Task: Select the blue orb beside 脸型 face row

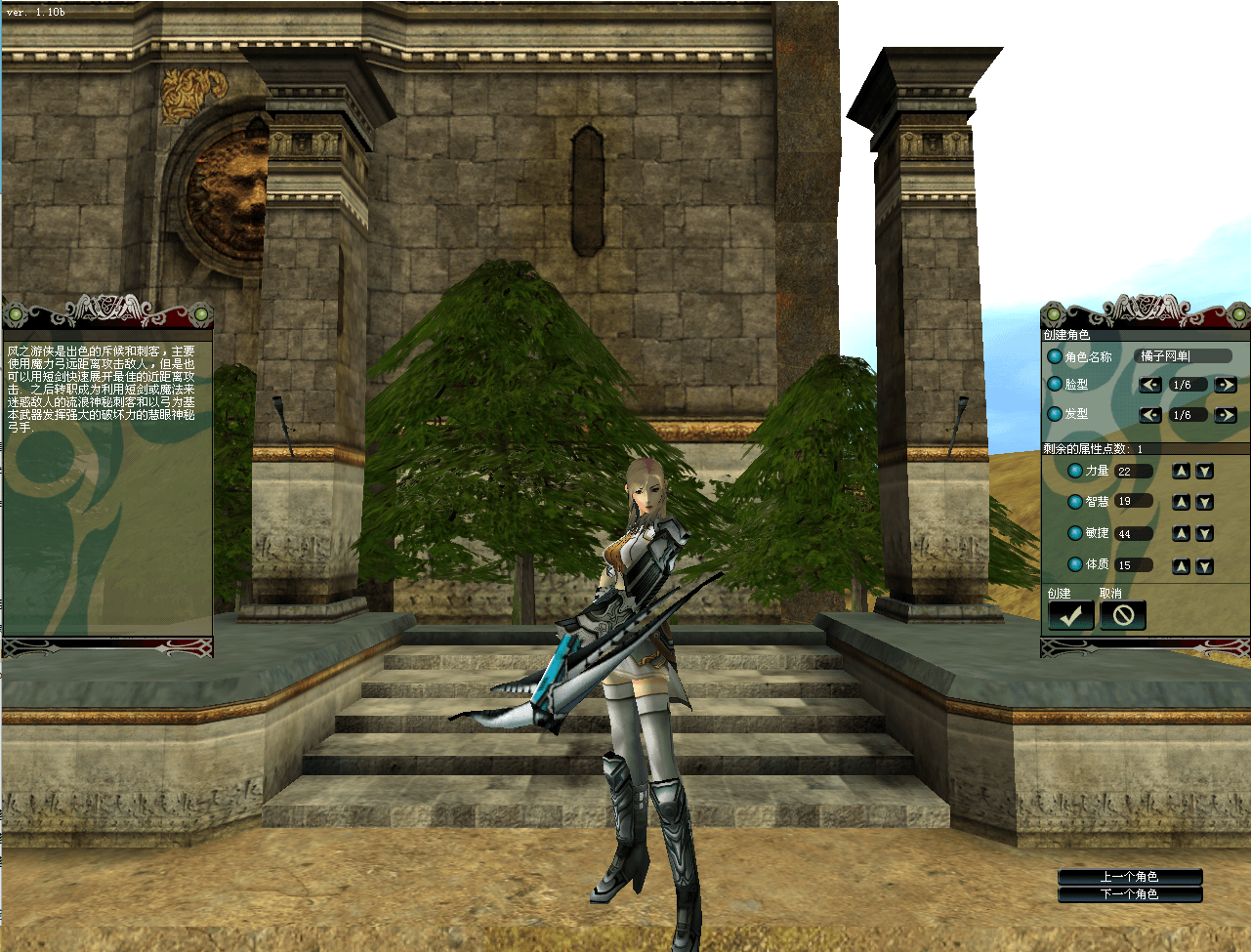Action: tap(1057, 385)
